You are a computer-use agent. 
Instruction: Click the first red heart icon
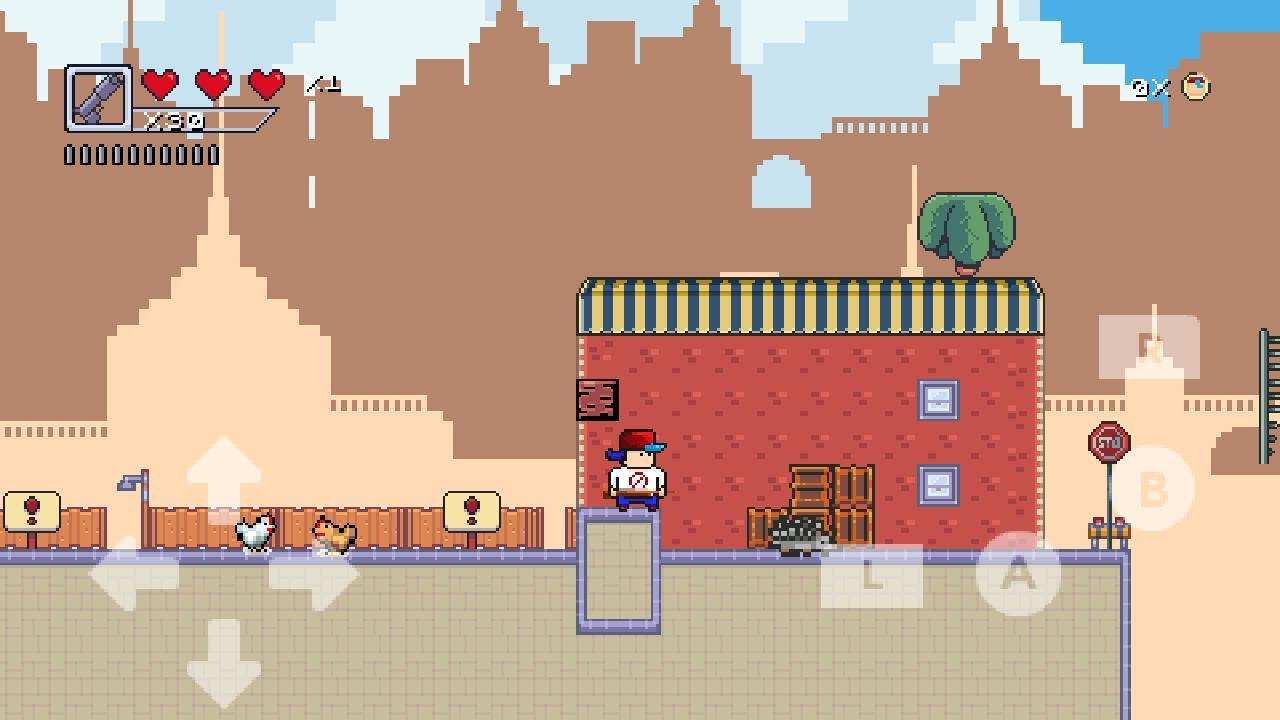point(157,85)
